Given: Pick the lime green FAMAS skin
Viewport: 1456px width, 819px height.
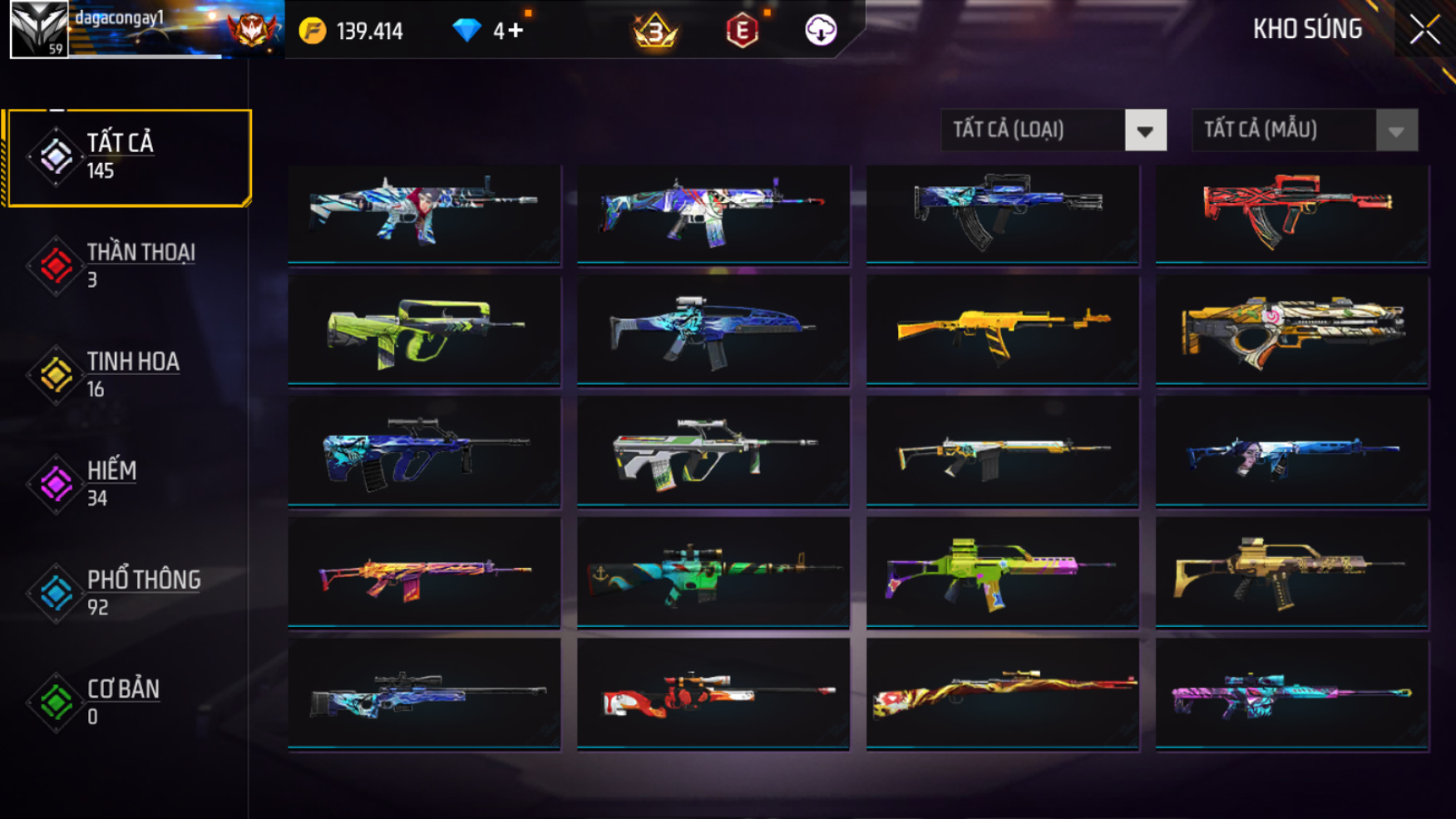Looking at the screenshot, I should [x=424, y=333].
